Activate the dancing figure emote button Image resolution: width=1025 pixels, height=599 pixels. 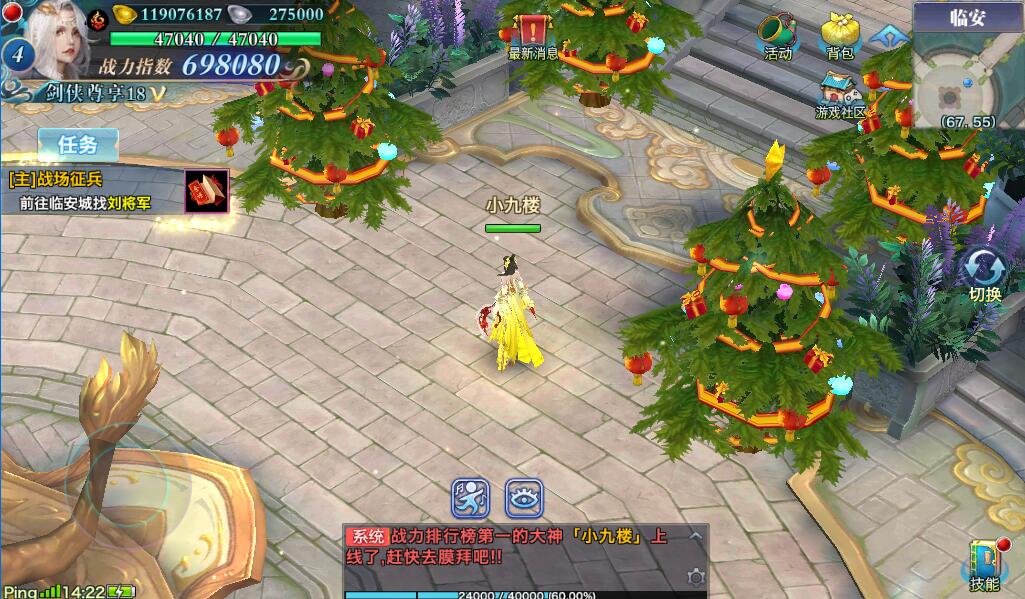coord(470,497)
